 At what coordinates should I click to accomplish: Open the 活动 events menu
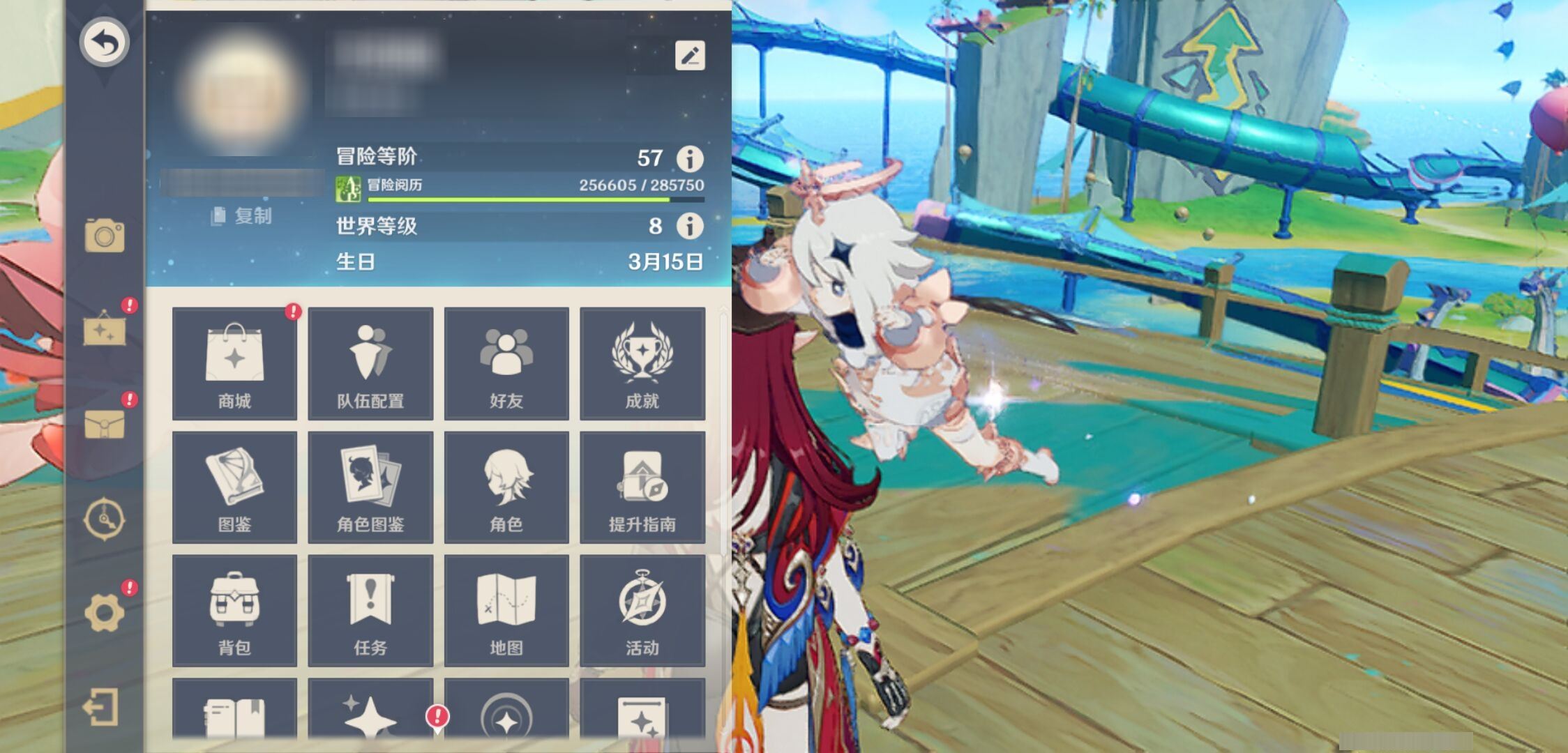(642, 610)
